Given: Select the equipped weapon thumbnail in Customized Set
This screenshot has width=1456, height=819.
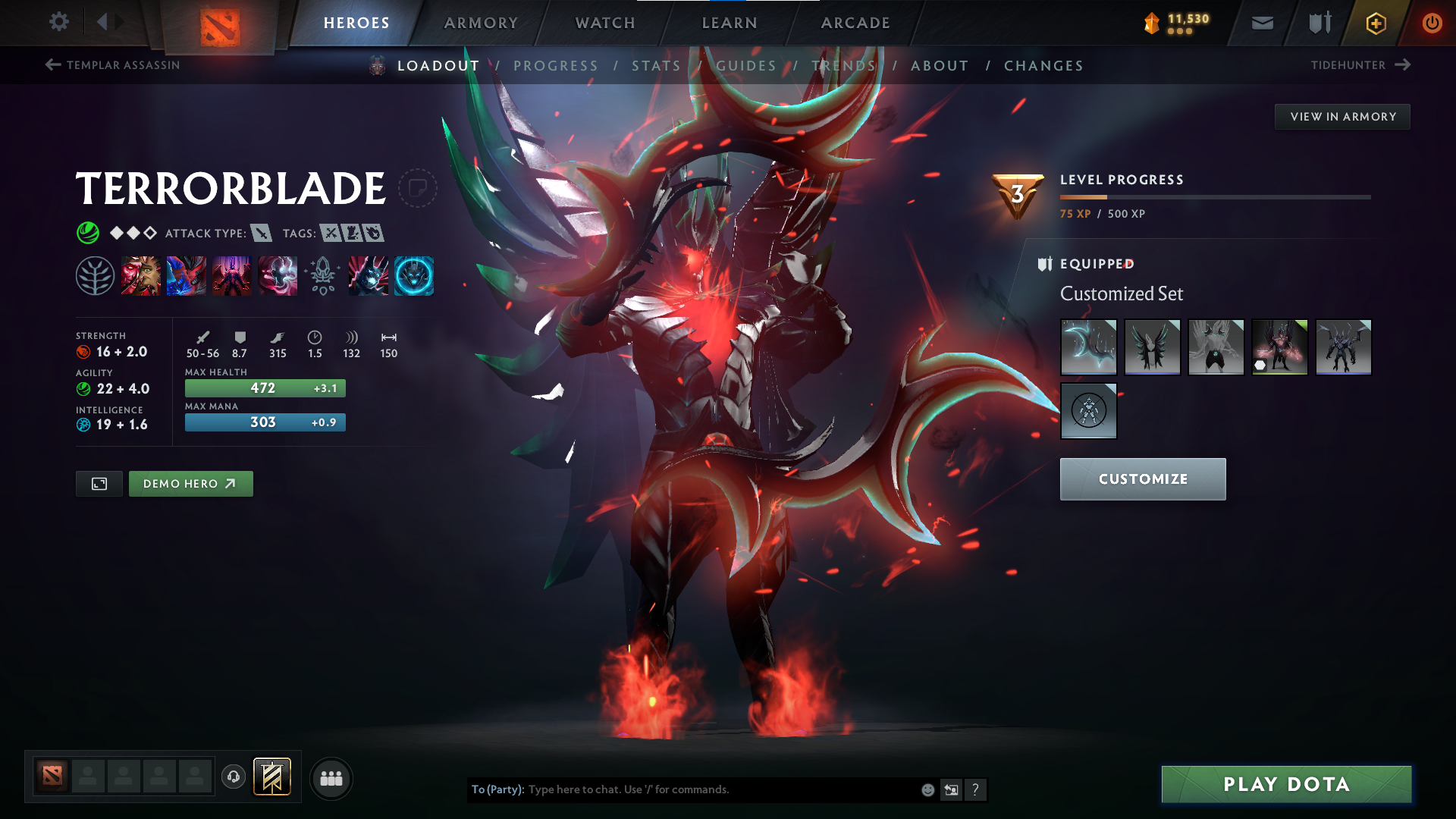Looking at the screenshot, I should pos(1088,347).
